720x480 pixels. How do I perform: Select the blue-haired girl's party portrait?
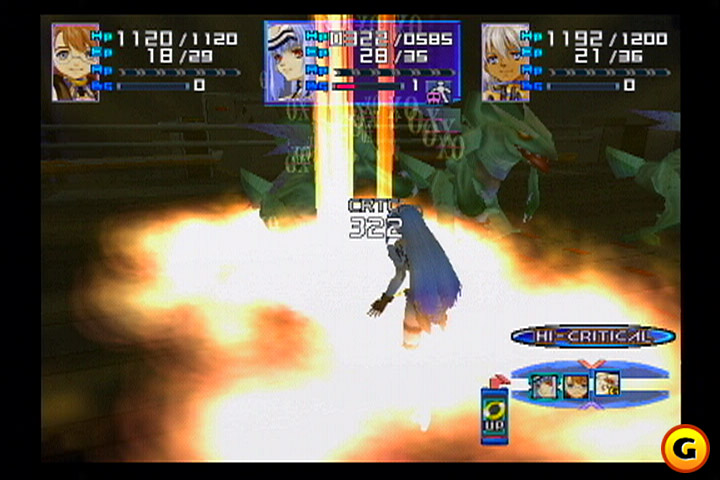[289, 62]
